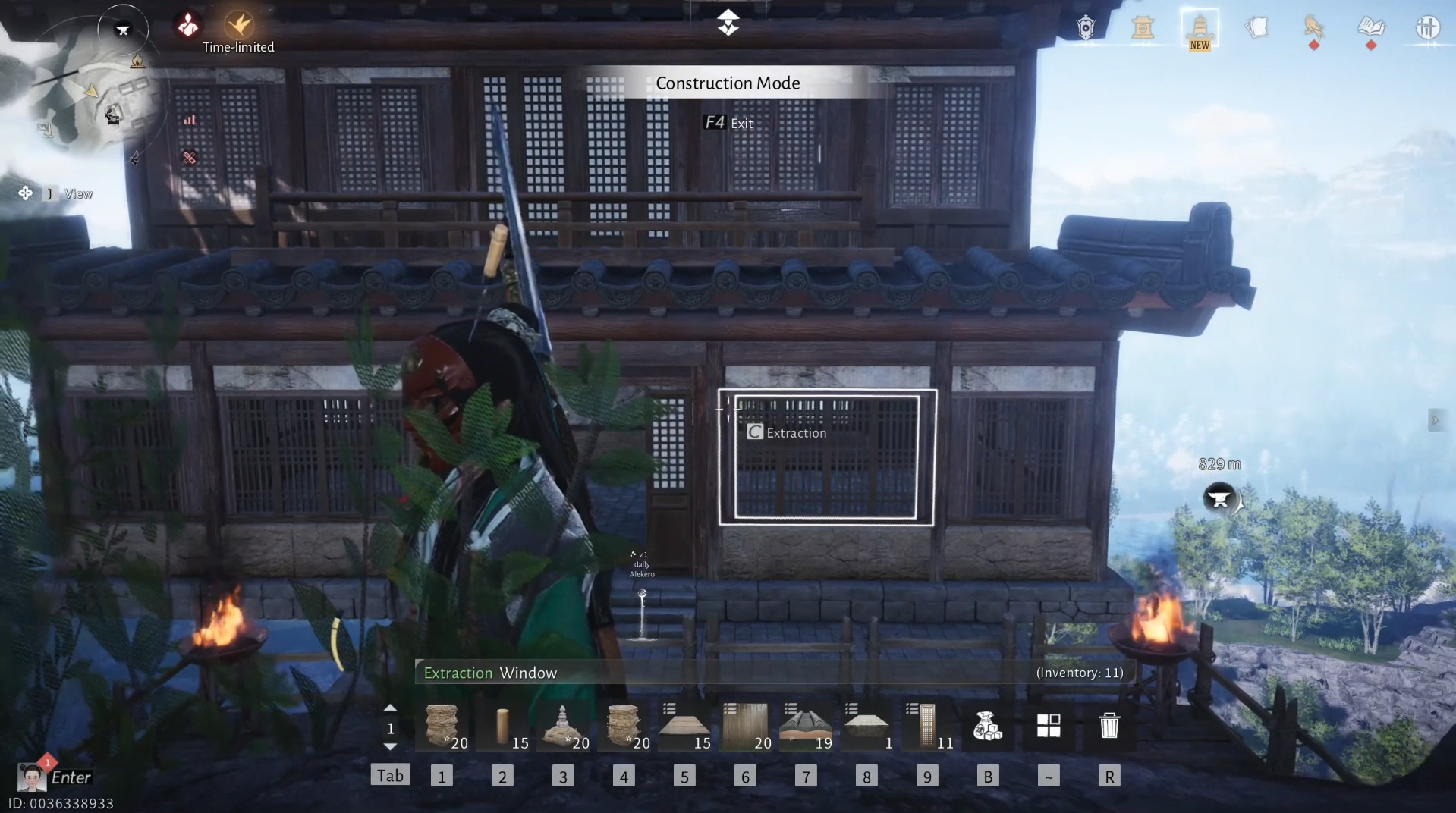Open the shrine building menu icon
This screenshot has width=1456, height=813.
pos(1143,29)
